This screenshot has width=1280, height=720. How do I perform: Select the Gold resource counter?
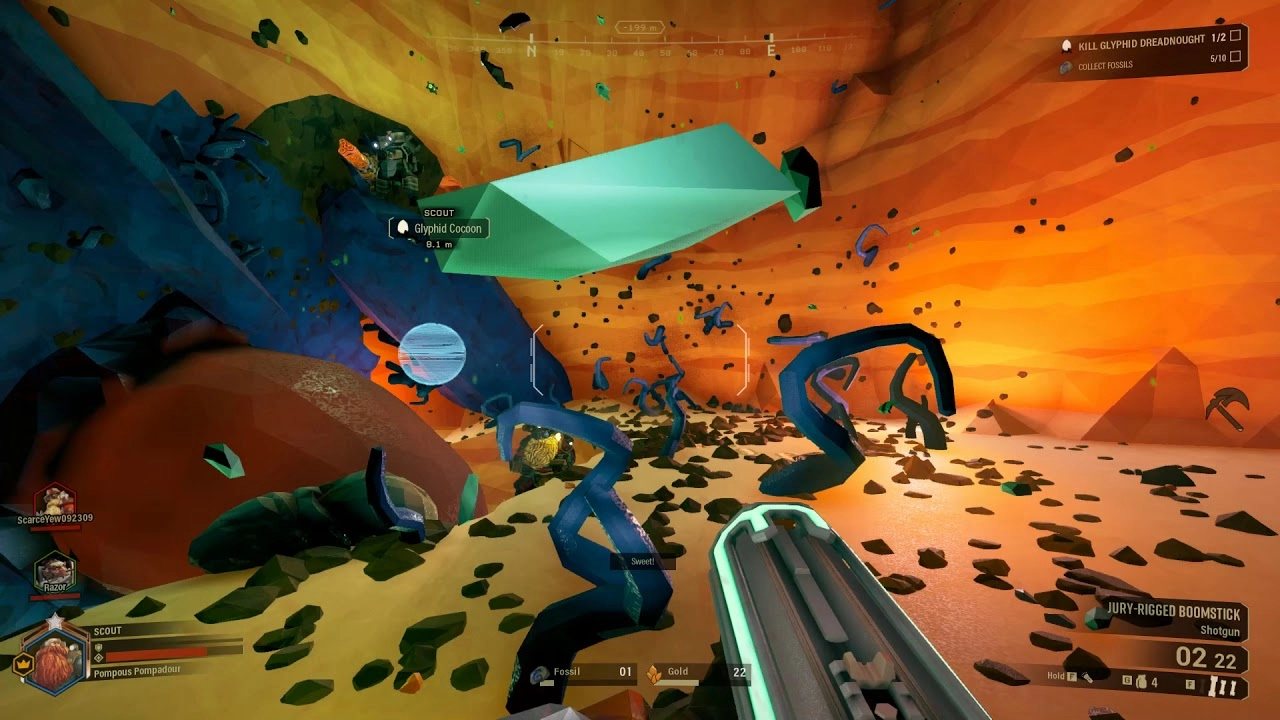click(x=697, y=673)
